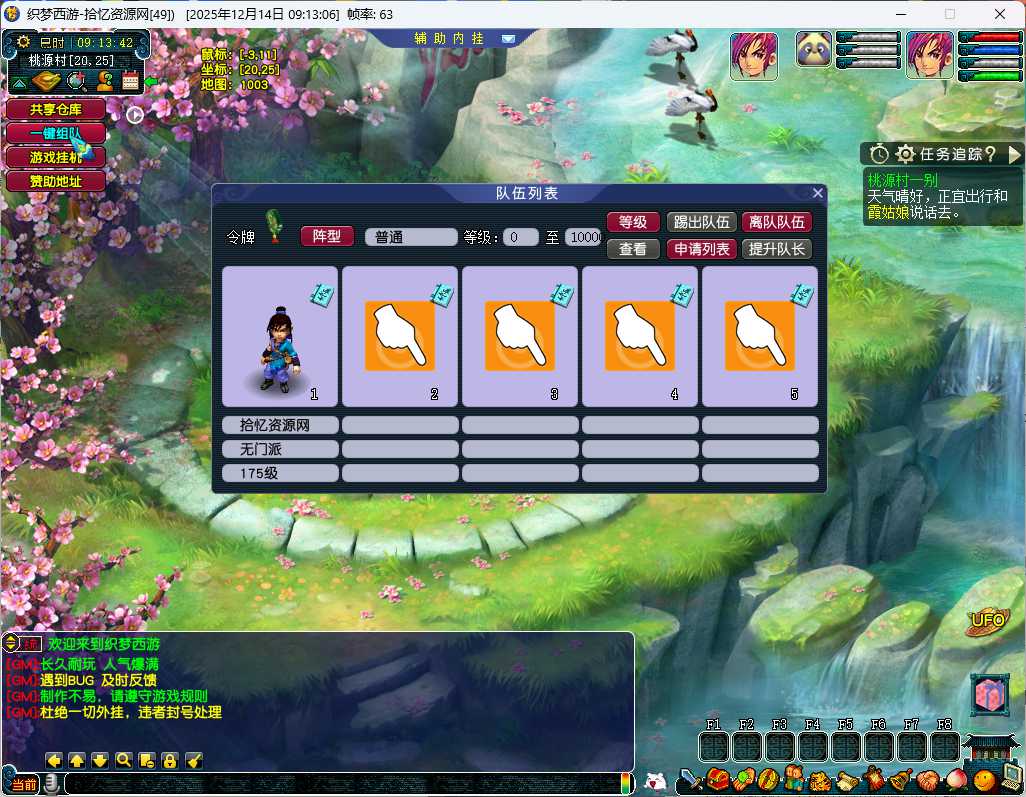Expand the 辅助内挂 dropdown at the top

[508, 39]
